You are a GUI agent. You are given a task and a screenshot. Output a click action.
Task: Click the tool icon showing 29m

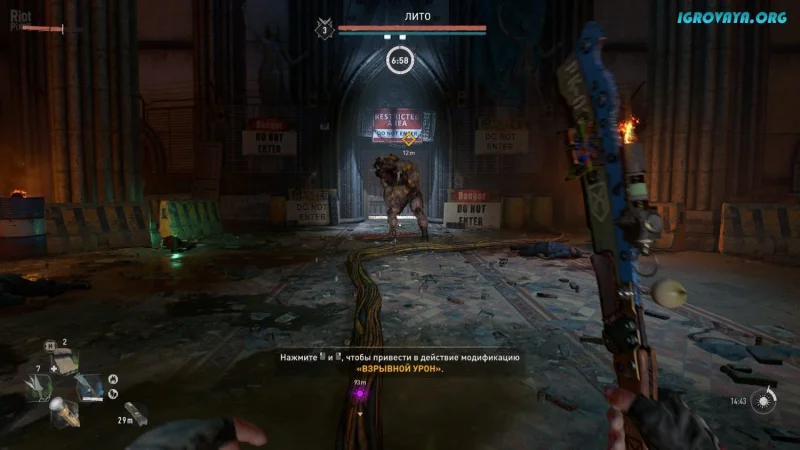pos(133,410)
